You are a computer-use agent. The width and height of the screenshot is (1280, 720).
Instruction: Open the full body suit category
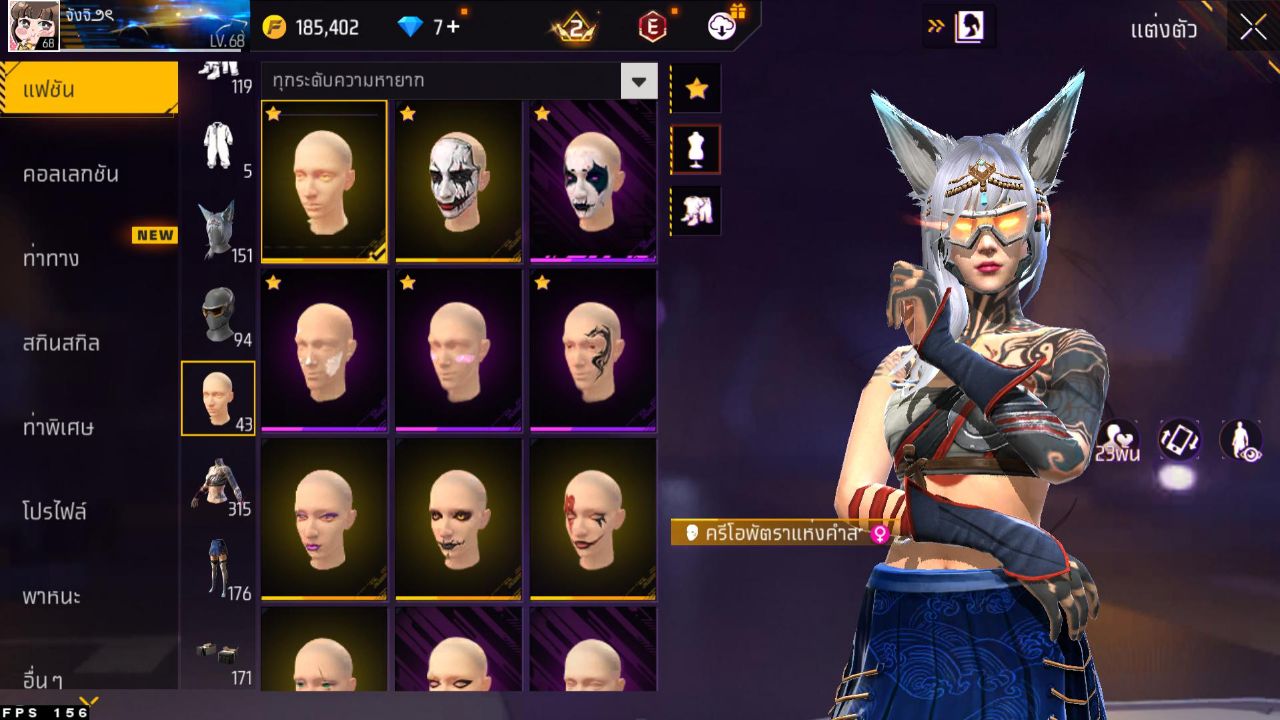(217, 147)
